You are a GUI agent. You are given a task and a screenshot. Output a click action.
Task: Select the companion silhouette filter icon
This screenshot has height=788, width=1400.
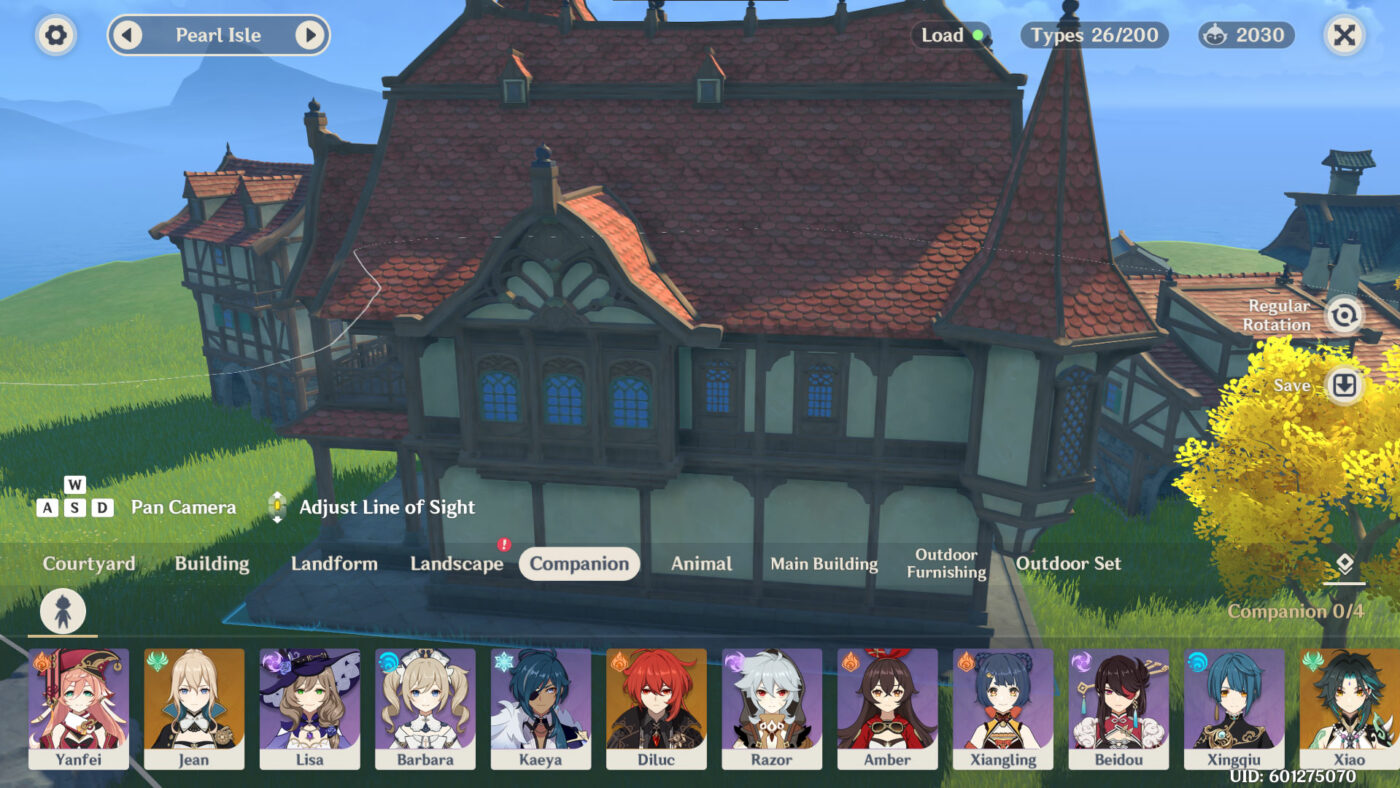pyautogui.click(x=62, y=610)
